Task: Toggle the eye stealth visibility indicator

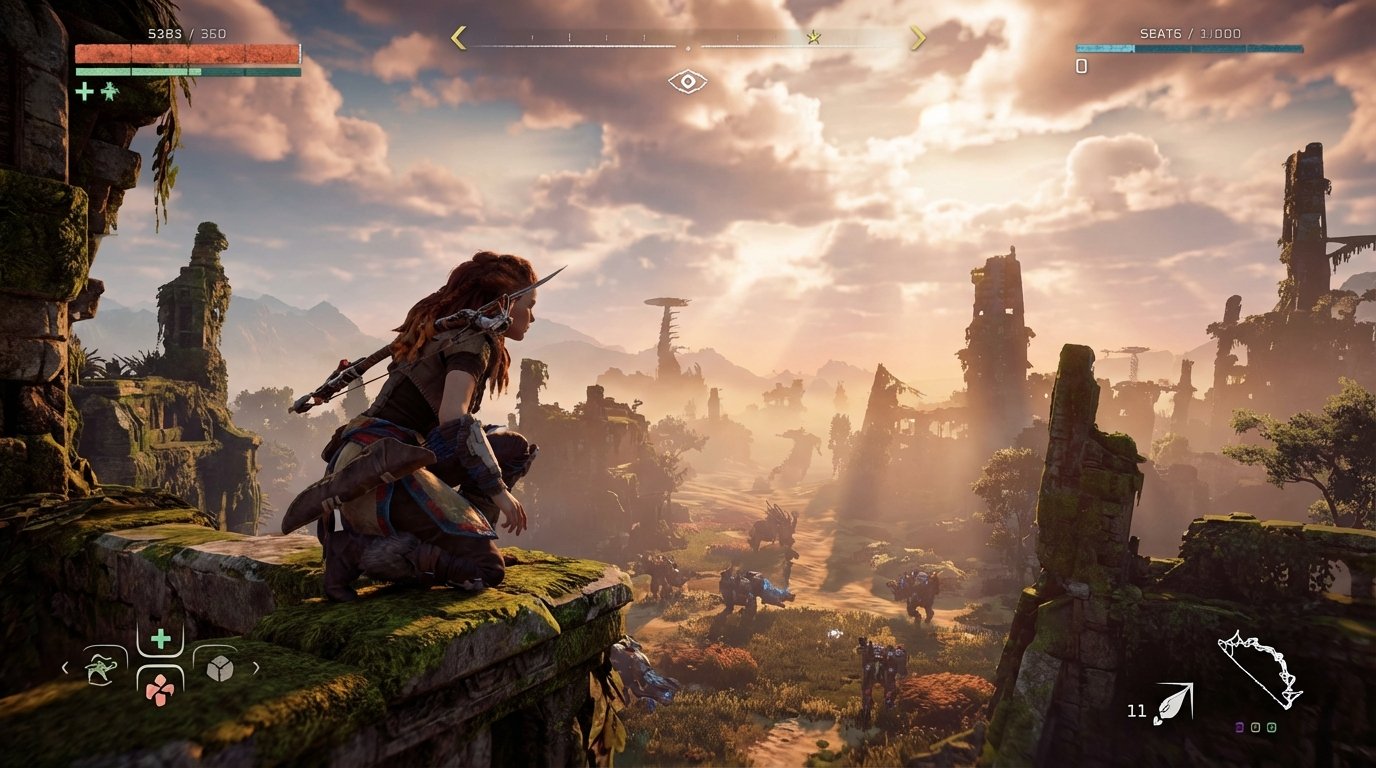Action: click(x=687, y=81)
